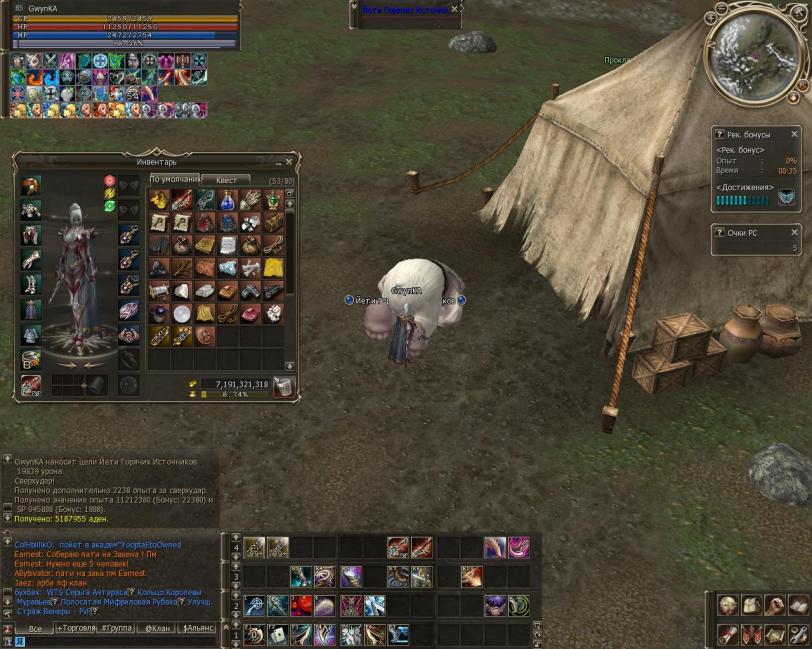This screenshot has height=649, width=812.
Task: Select the white crystal orb item
Action: [x=181, y=313]
